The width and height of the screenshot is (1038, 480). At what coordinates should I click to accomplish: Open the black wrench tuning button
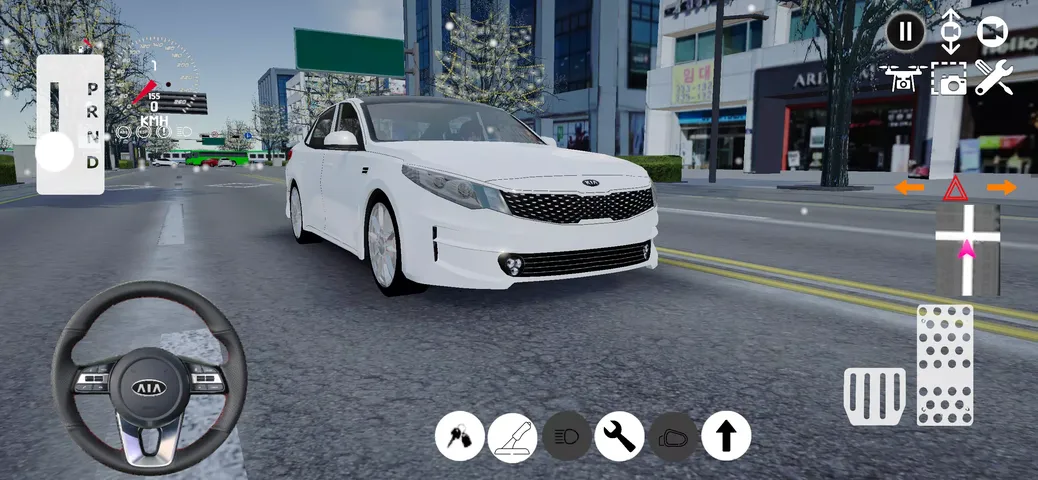(620, 437)
